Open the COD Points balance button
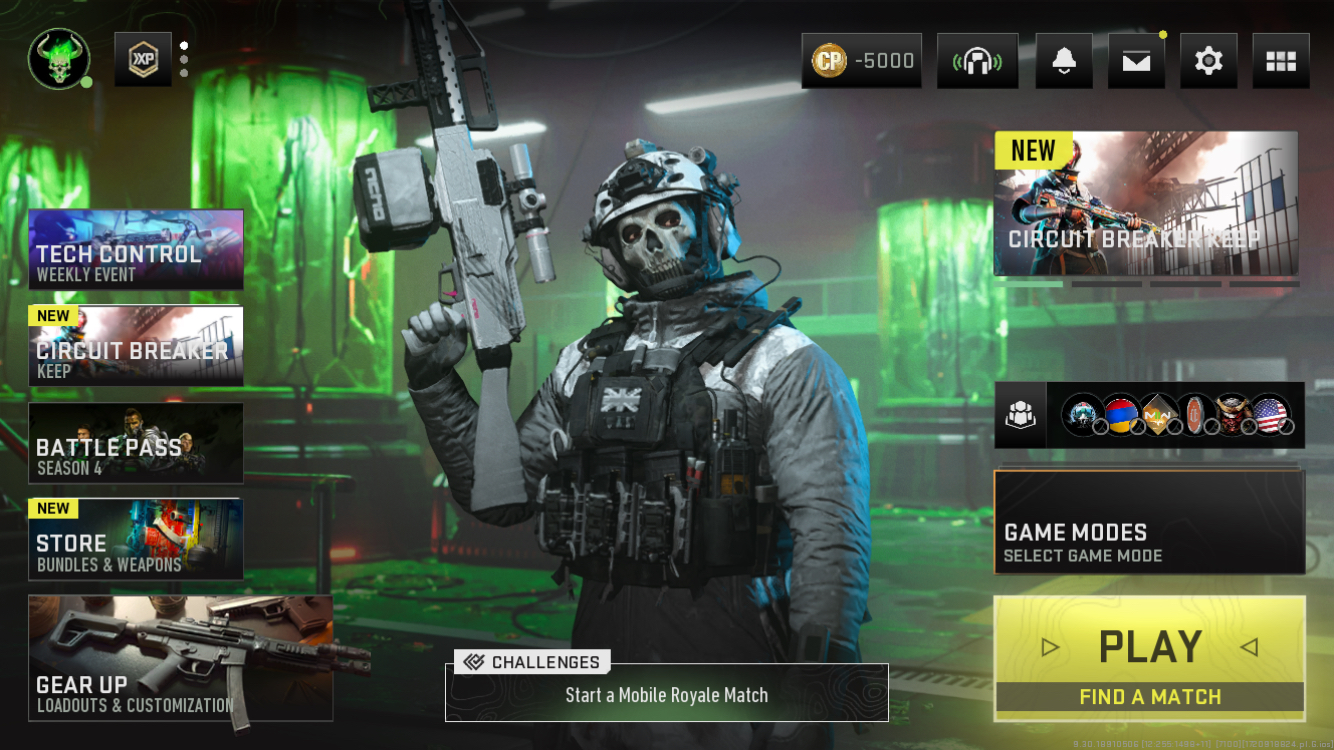The image size is (1334, 750). (x=861, y=61)
